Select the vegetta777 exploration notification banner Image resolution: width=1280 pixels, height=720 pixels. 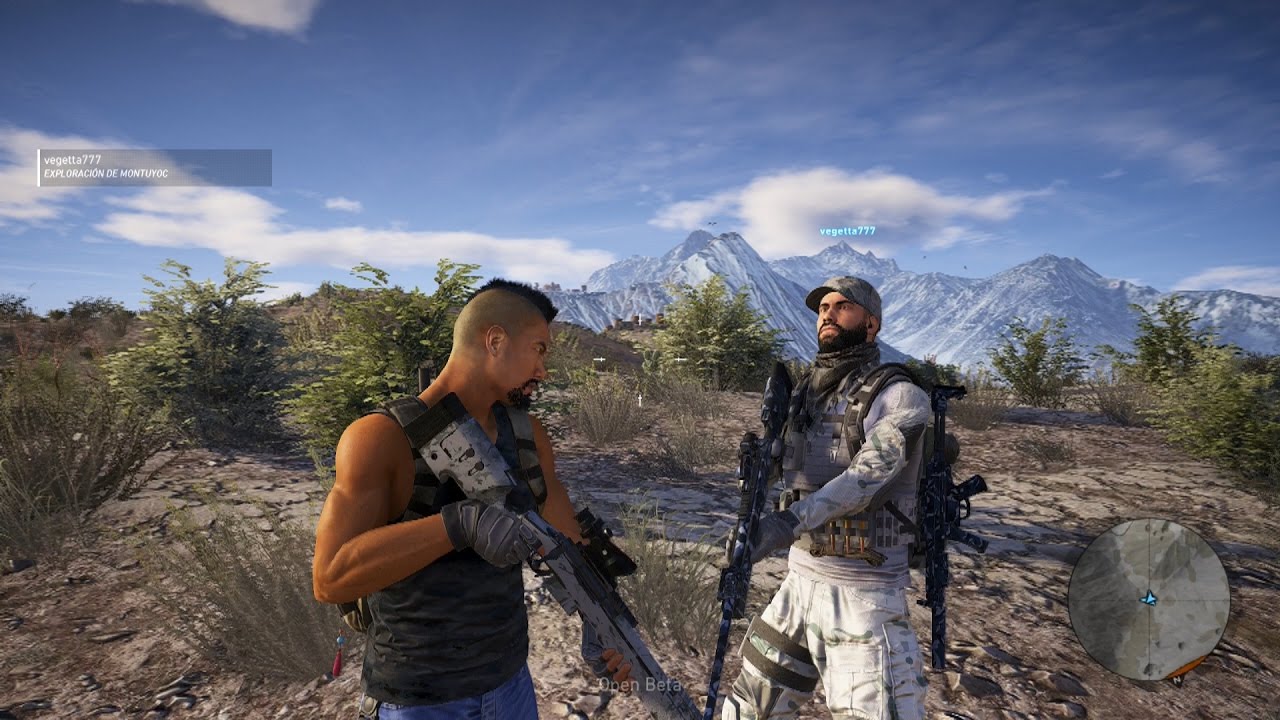[155, 167]
